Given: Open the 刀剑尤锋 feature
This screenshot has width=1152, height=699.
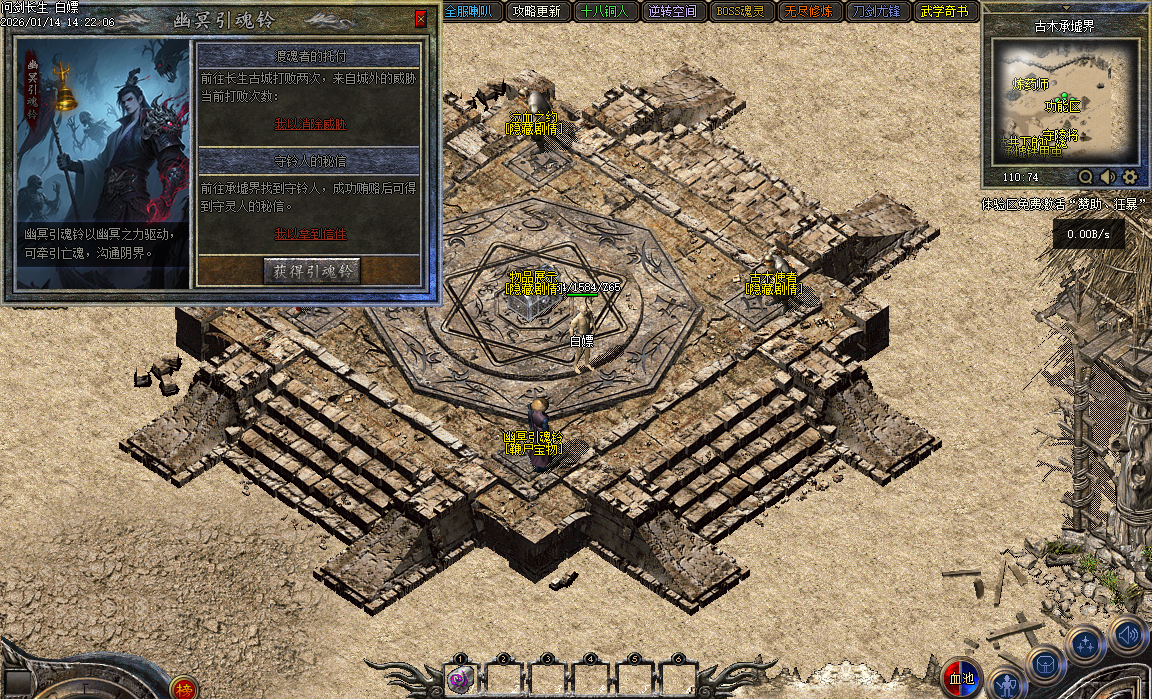Looking at the screenshot, I should 877,12.
